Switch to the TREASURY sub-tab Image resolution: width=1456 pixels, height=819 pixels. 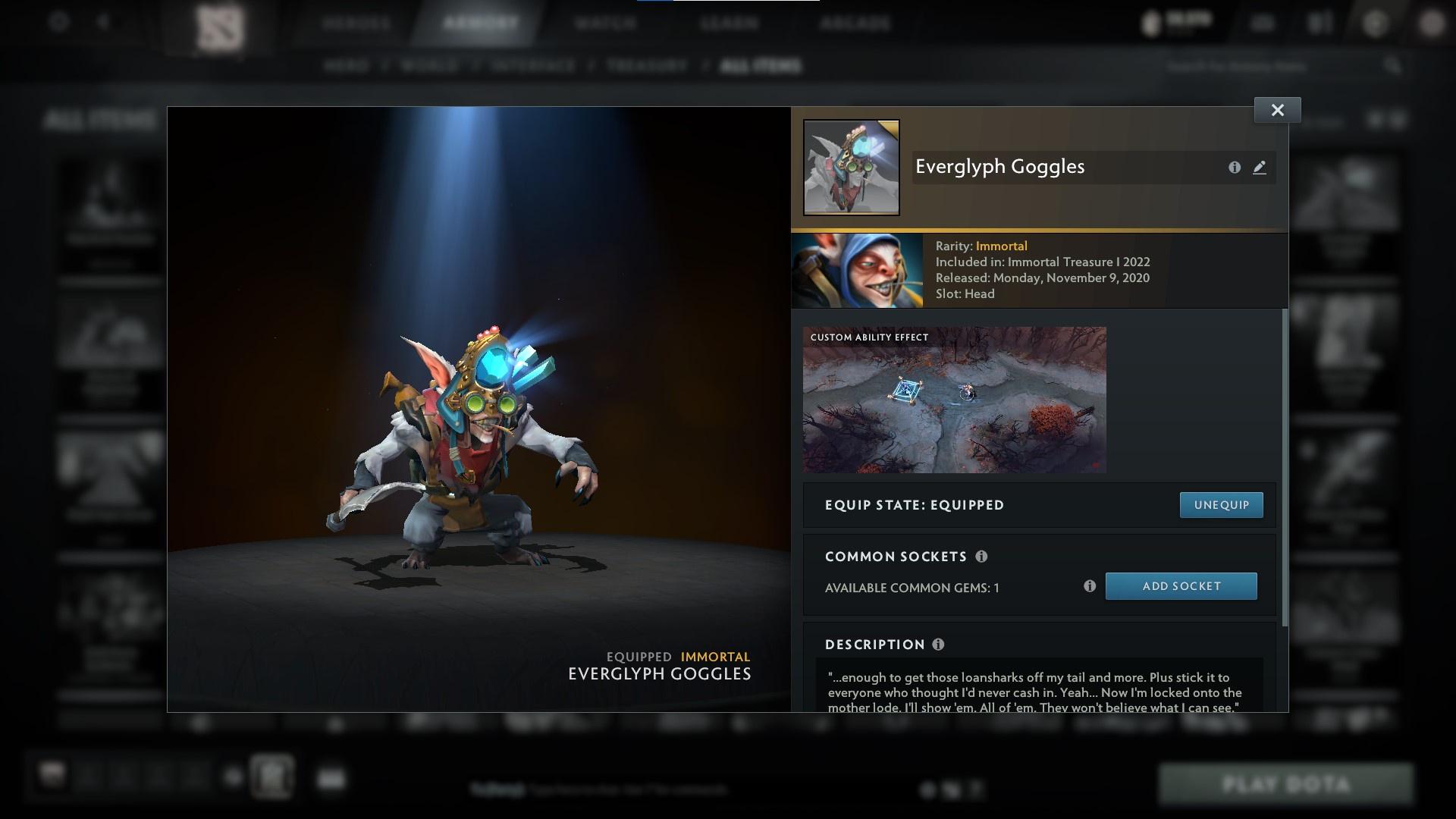click(644, 66)
